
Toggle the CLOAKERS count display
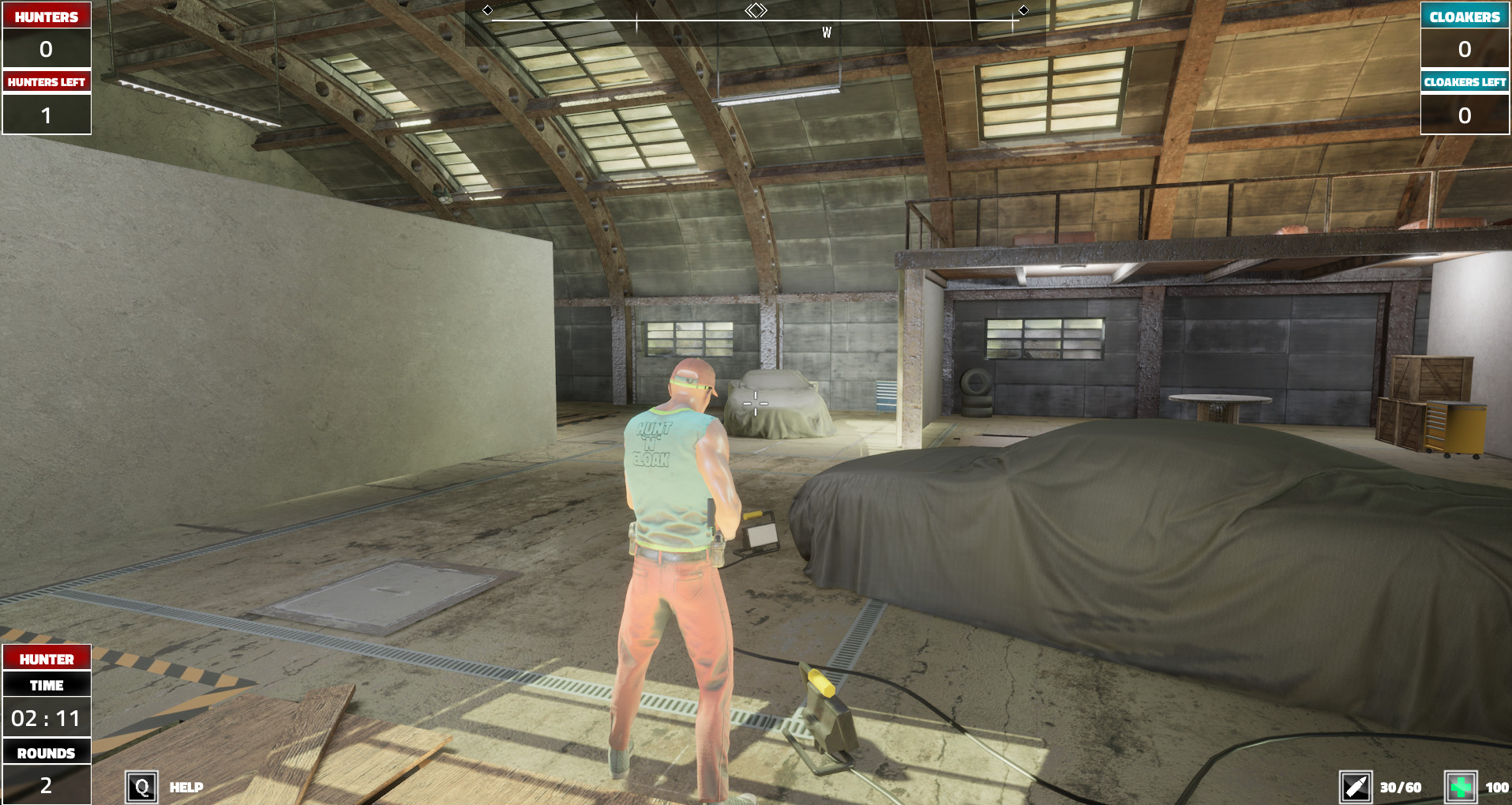coord(1465,49)
